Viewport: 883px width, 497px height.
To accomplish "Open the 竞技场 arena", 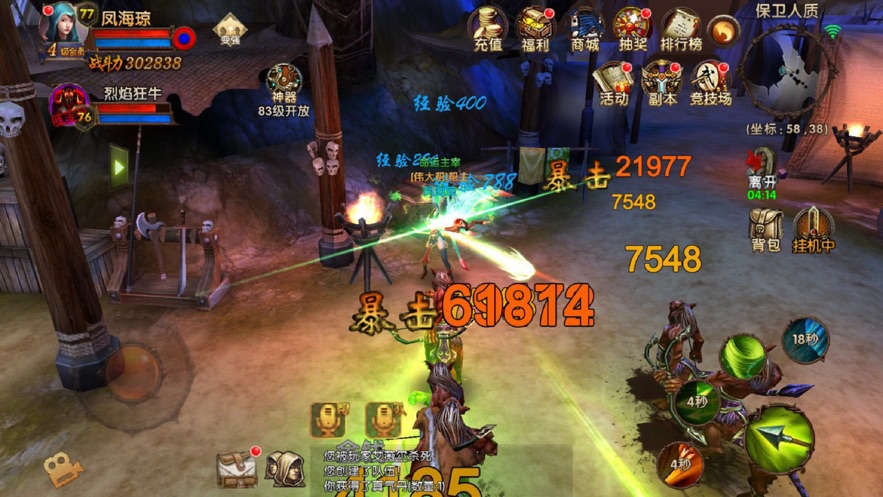I will (x=710, y=80).
